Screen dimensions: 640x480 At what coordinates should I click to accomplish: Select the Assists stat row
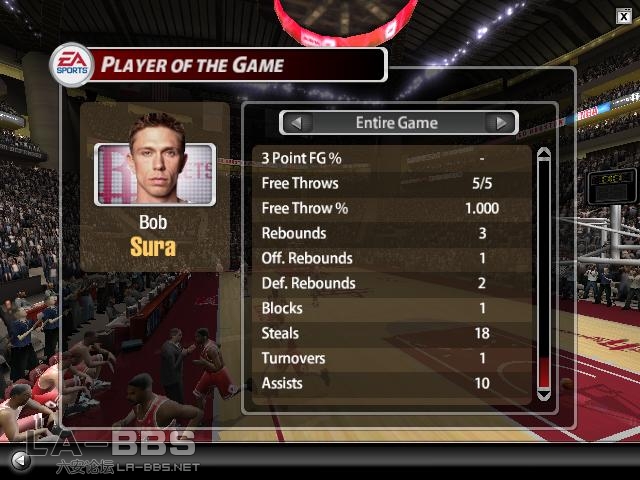[390, 383]
